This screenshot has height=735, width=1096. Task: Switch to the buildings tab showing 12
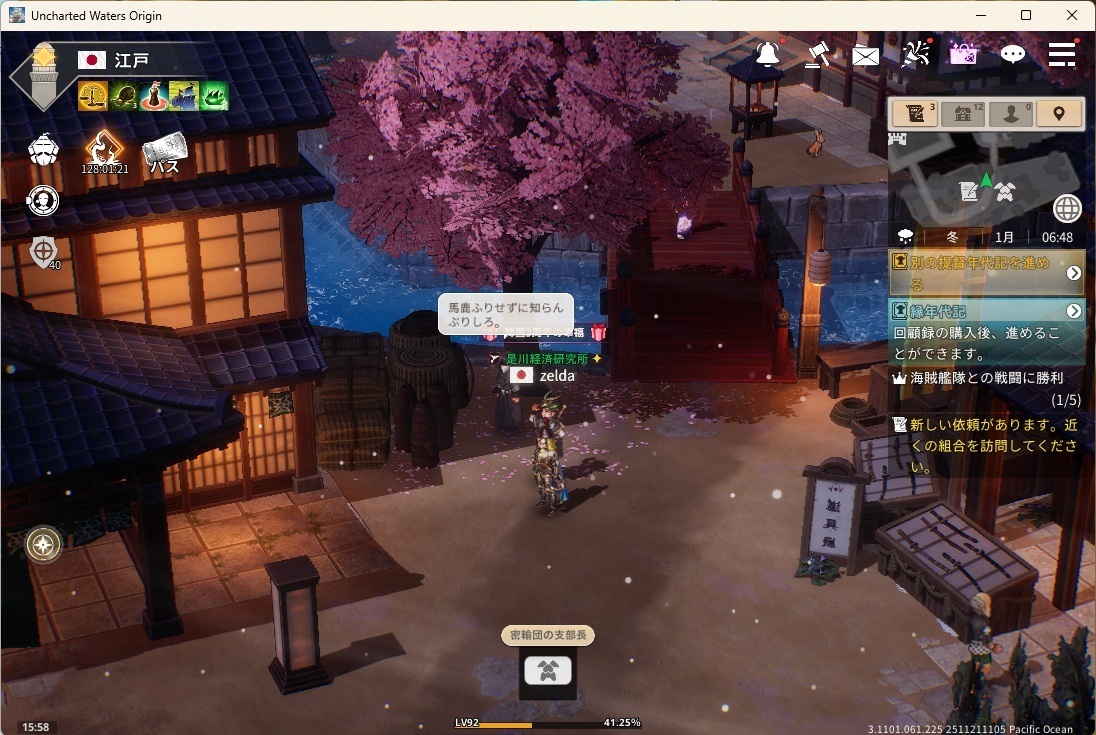point(964,113)
